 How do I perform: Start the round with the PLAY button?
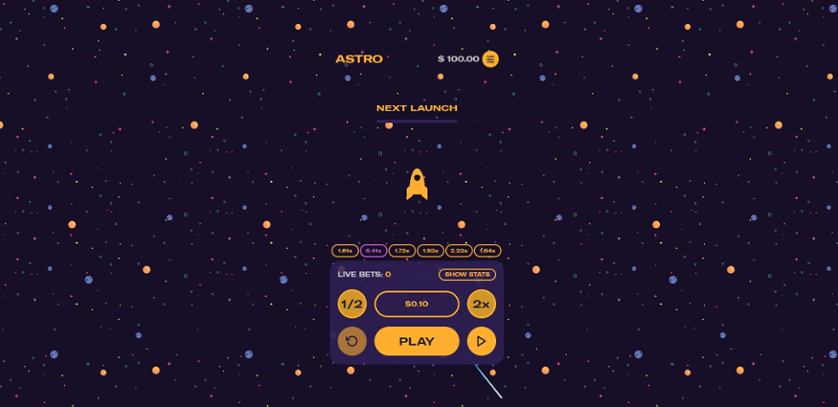pyautogui.click(x=416, y=341)
